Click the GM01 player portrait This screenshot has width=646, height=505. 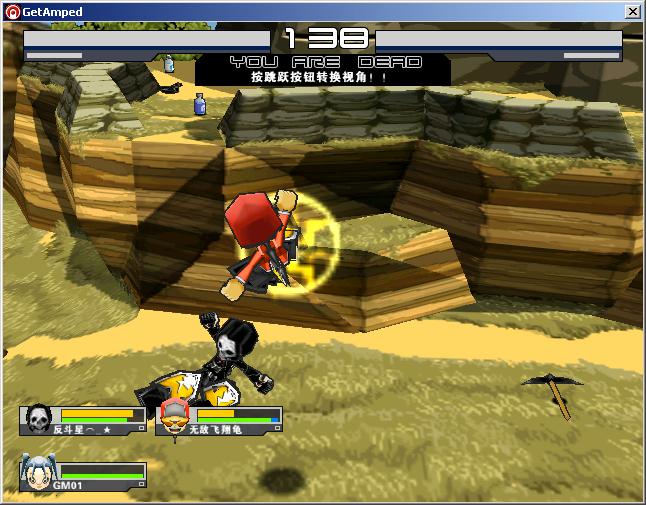click(x=36, y=471)
